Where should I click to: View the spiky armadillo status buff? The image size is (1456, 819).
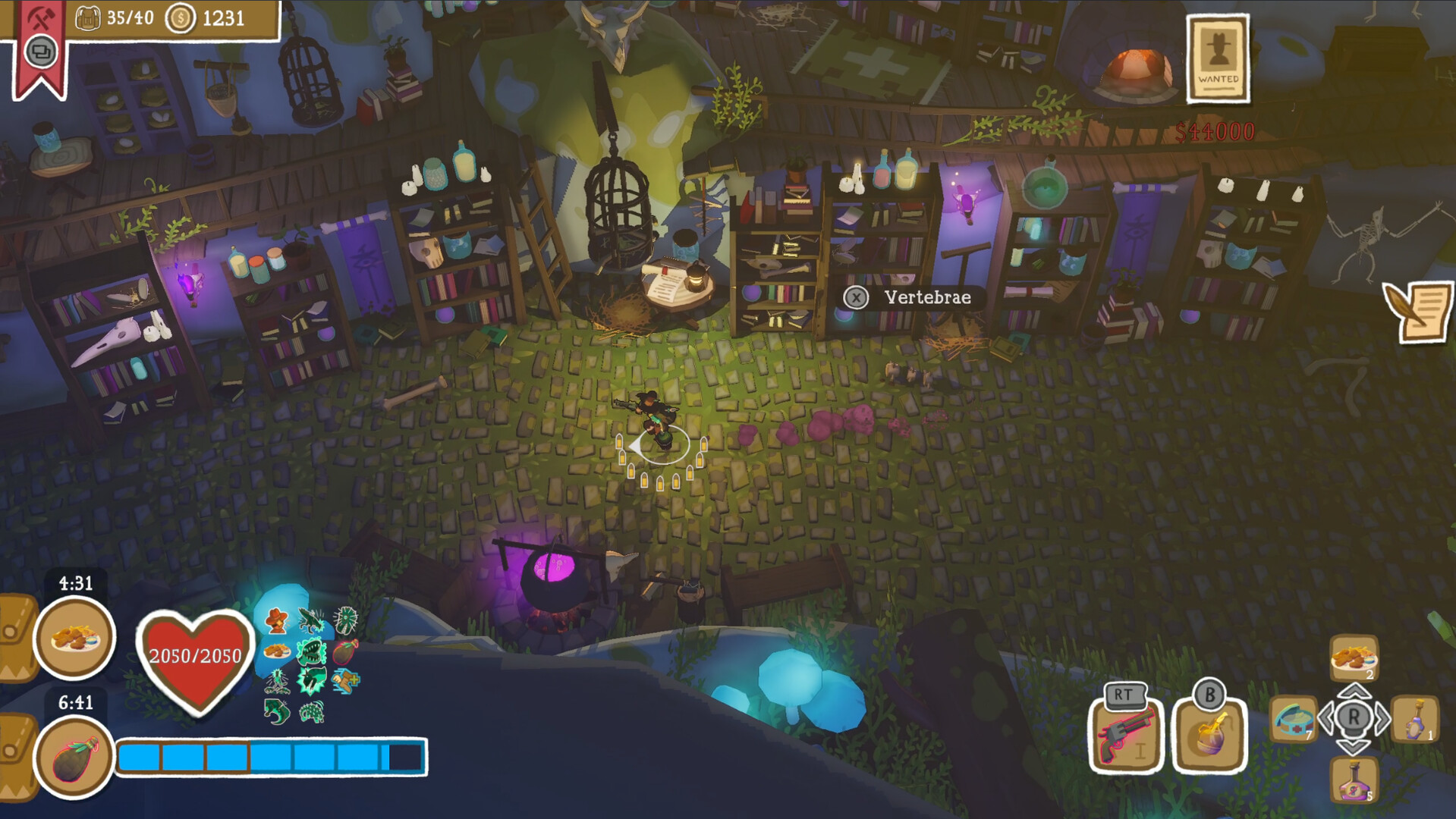312,711
